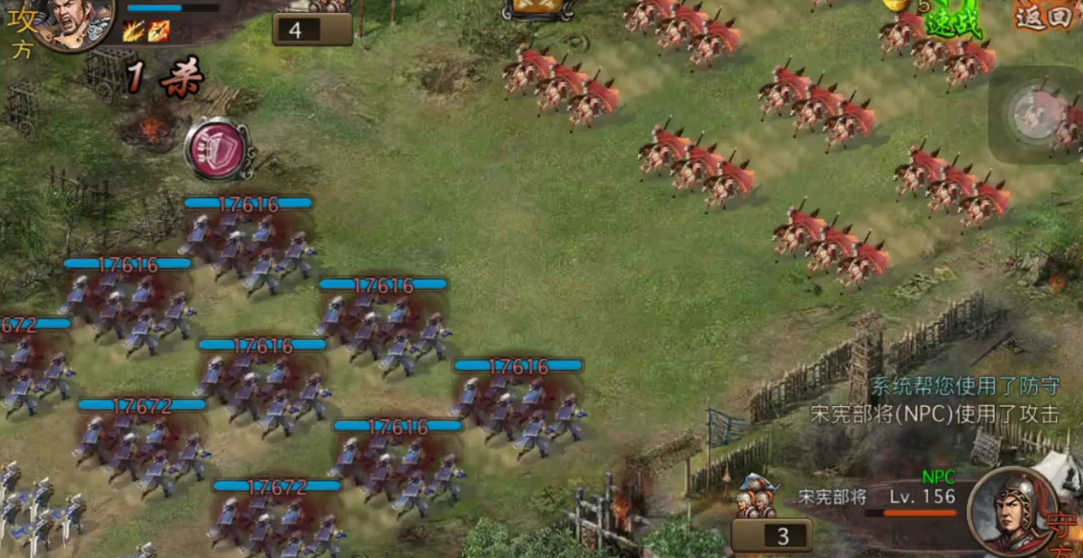The height and width of the screenshot is (558, 1083).
Task: Tap the defender troop queue icon
Action: tap(758, 495)
